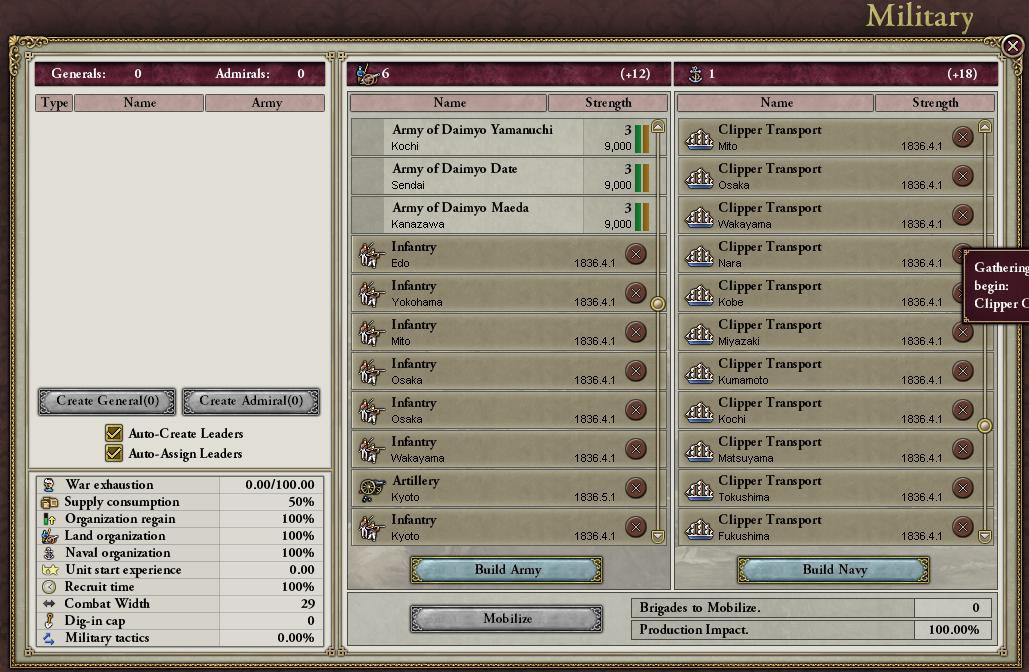Image resolution: width=1029 pixels, height=672 pixels.
Task: Click the navy list scroll-up arrow
Action: (985, 127)
